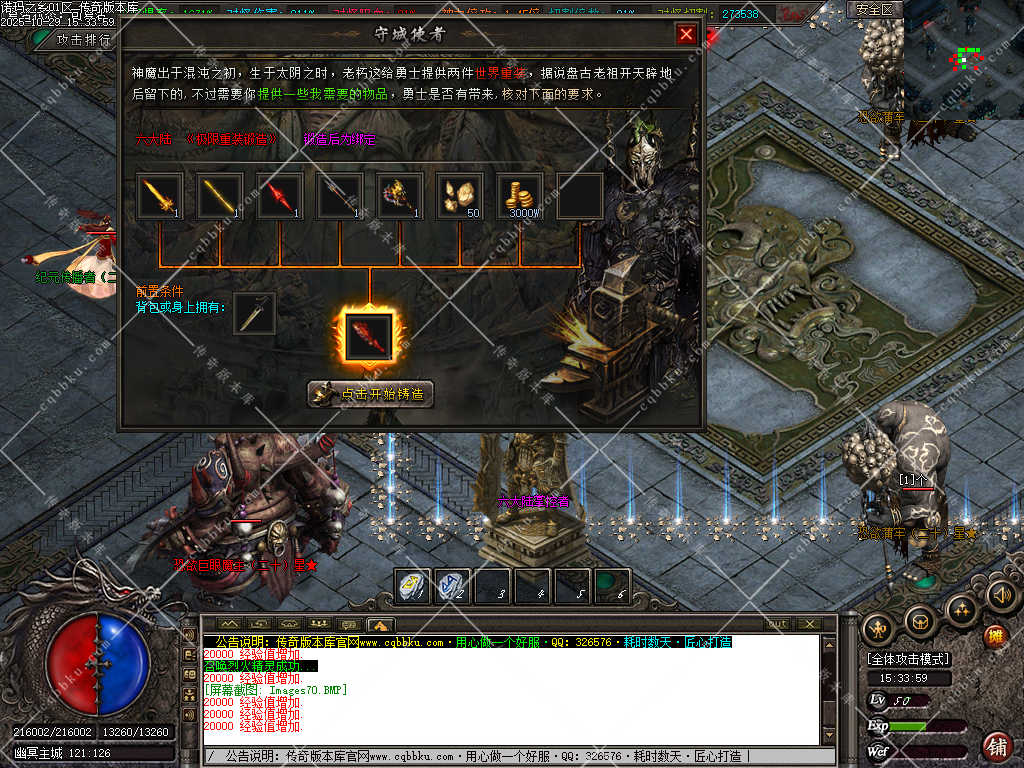Select the gold nuggets material slot

click(460, 196)
